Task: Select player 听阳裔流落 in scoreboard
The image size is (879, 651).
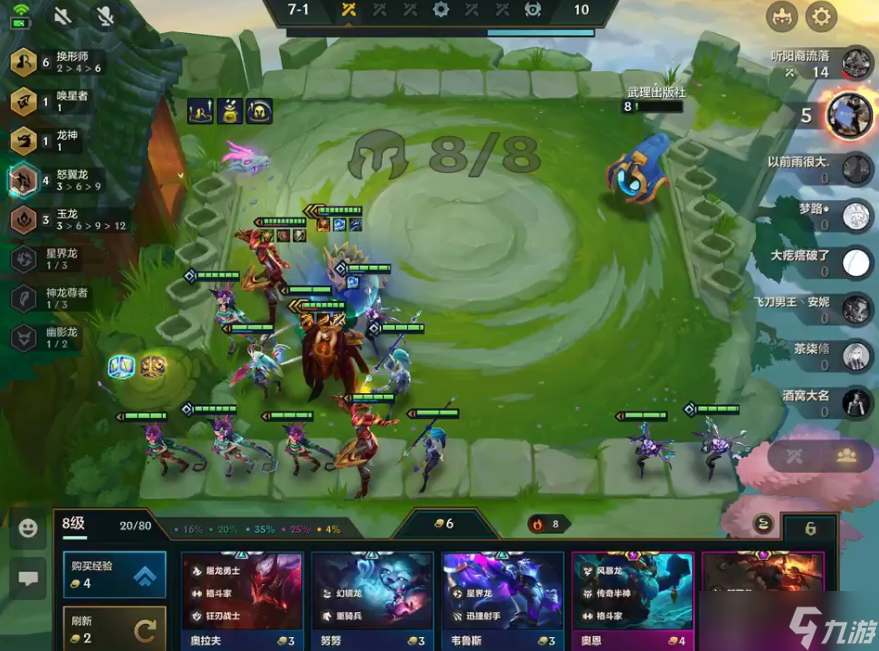Action: [857, 63]
